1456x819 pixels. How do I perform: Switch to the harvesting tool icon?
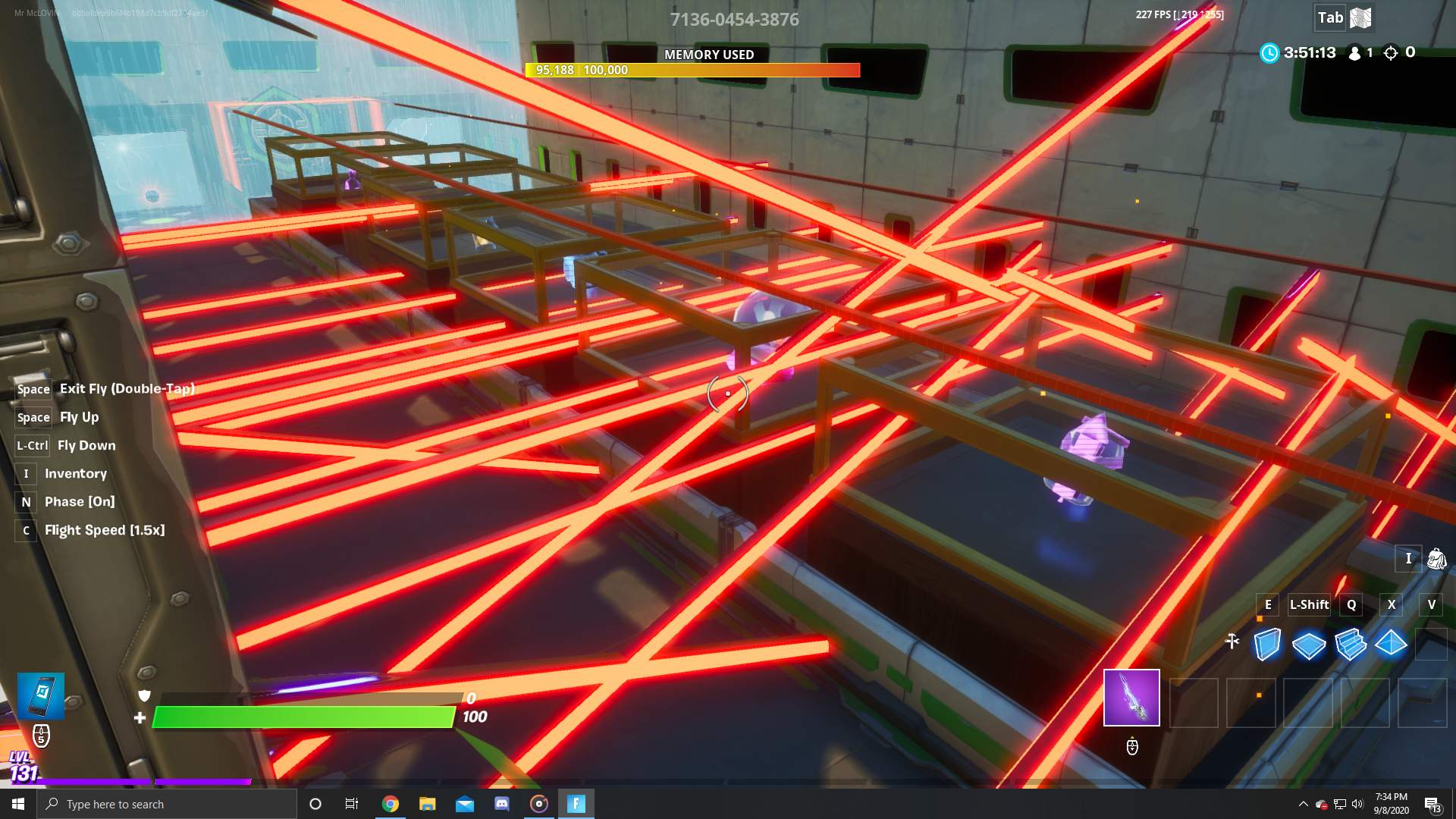click(x=1232, y=642)
